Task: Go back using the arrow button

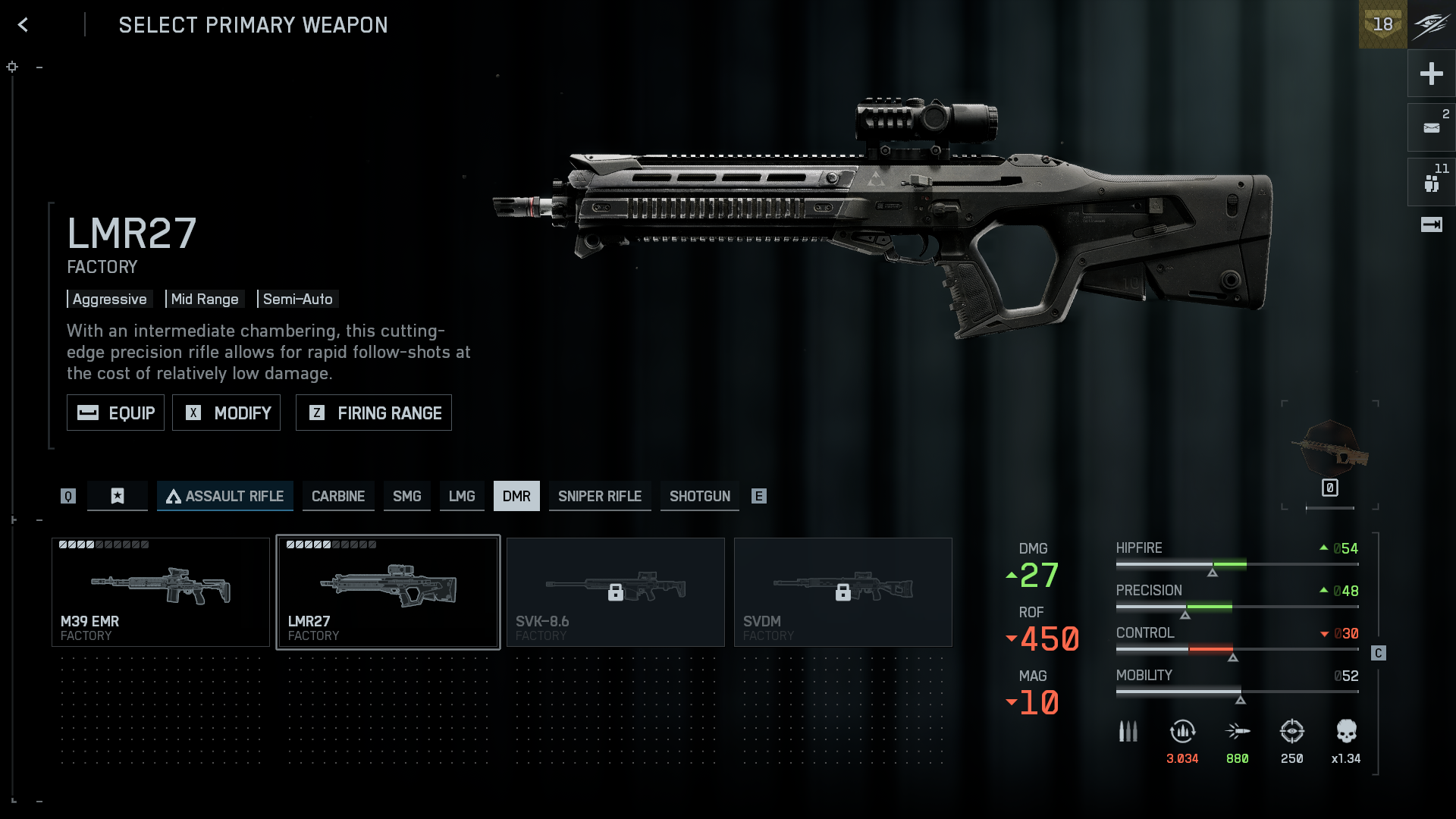Action: click(x=24, y=25)
